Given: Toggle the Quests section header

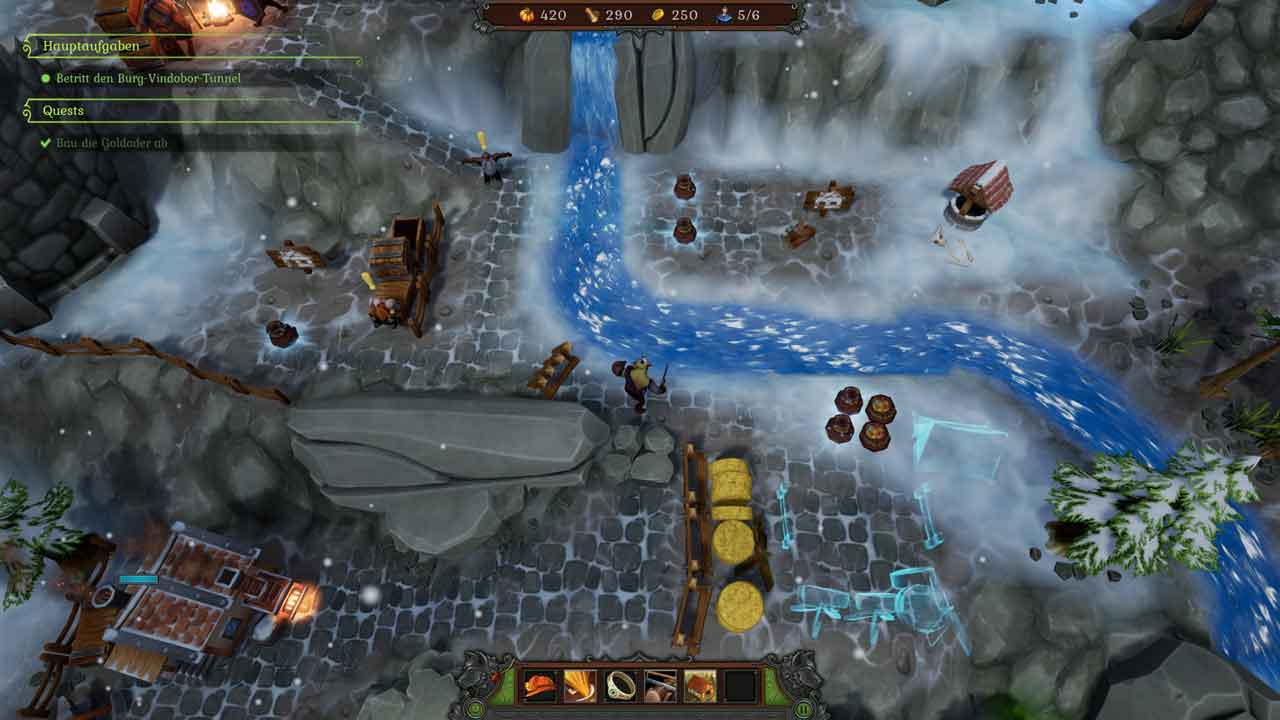Looking at the screenshot, I should pos(63,111).
